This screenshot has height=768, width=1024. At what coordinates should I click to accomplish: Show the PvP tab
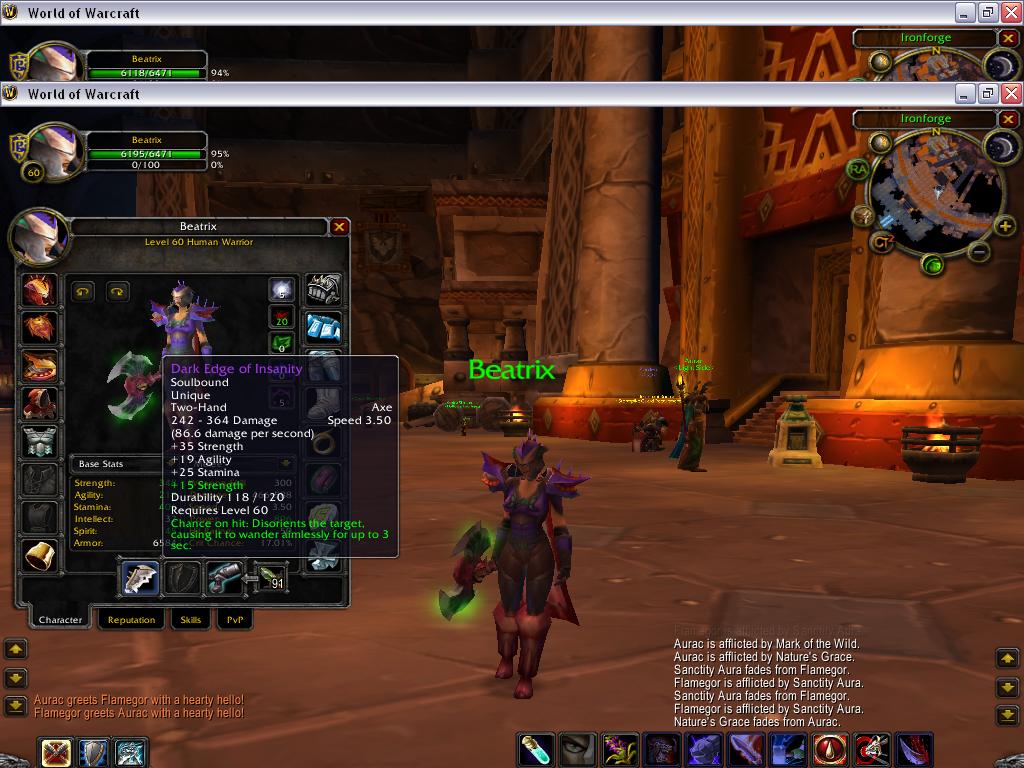(x=235, y=620)
